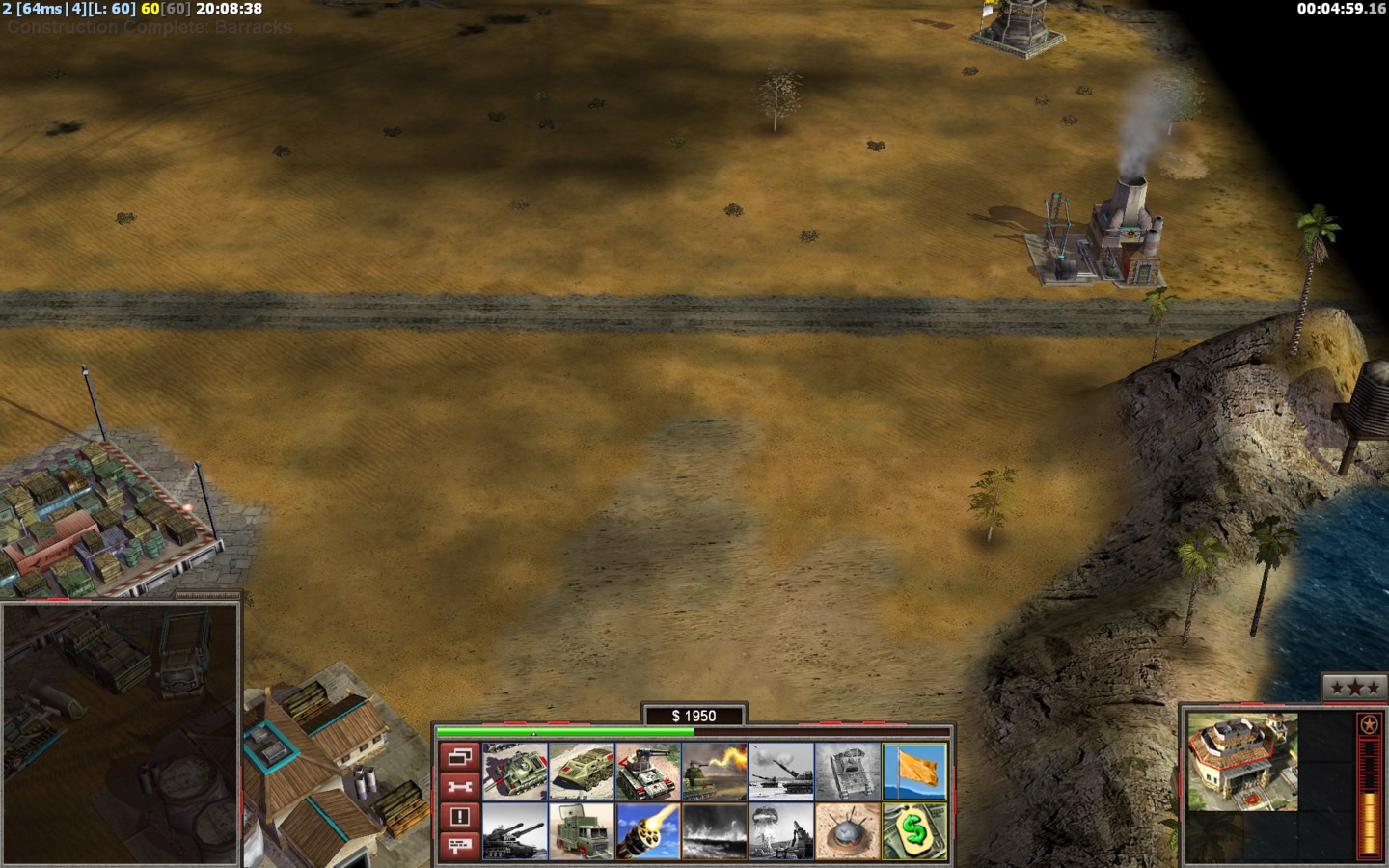Queue the Troop Crawler transport
This screenshot has width=1389, height=868.
(582, 772)
